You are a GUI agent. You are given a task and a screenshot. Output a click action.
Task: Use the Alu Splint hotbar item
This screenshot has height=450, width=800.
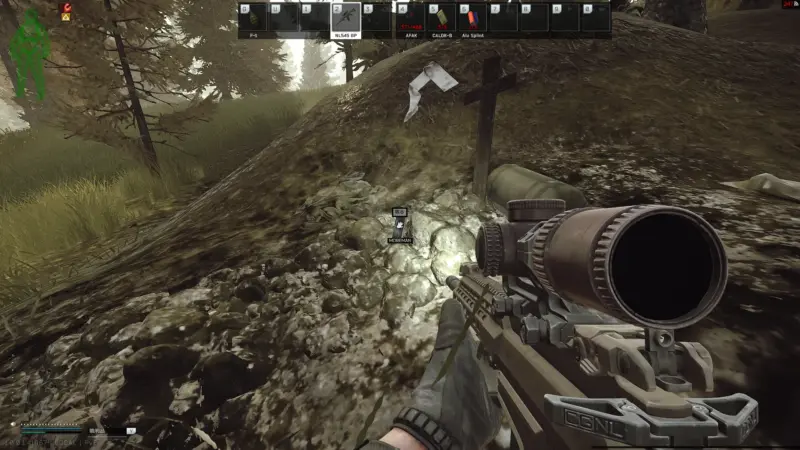point(471,18)
